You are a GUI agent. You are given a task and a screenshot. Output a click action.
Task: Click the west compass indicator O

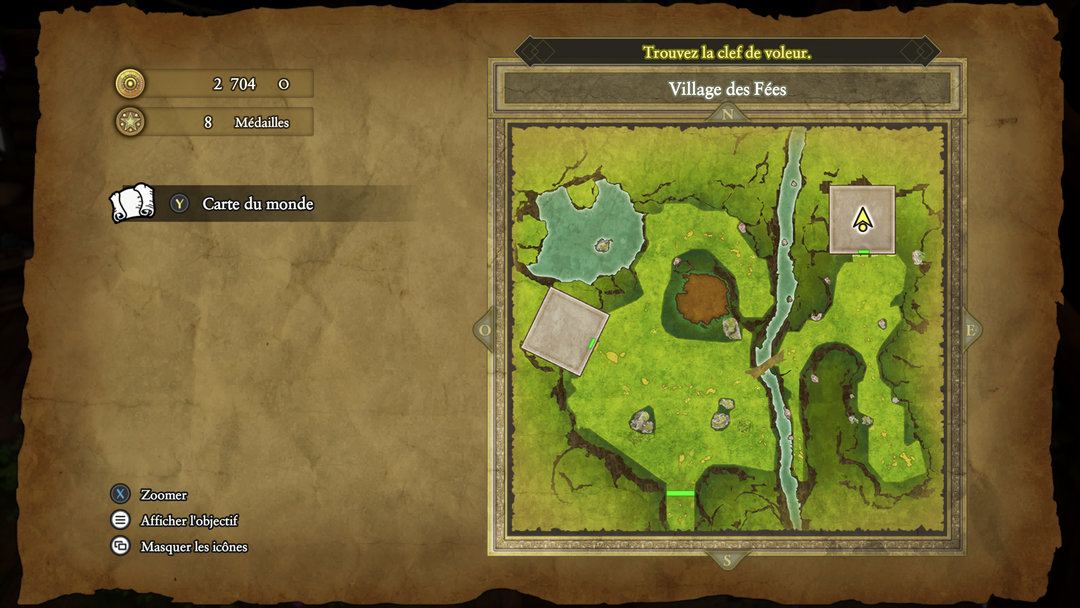click(x=485, y=330)
